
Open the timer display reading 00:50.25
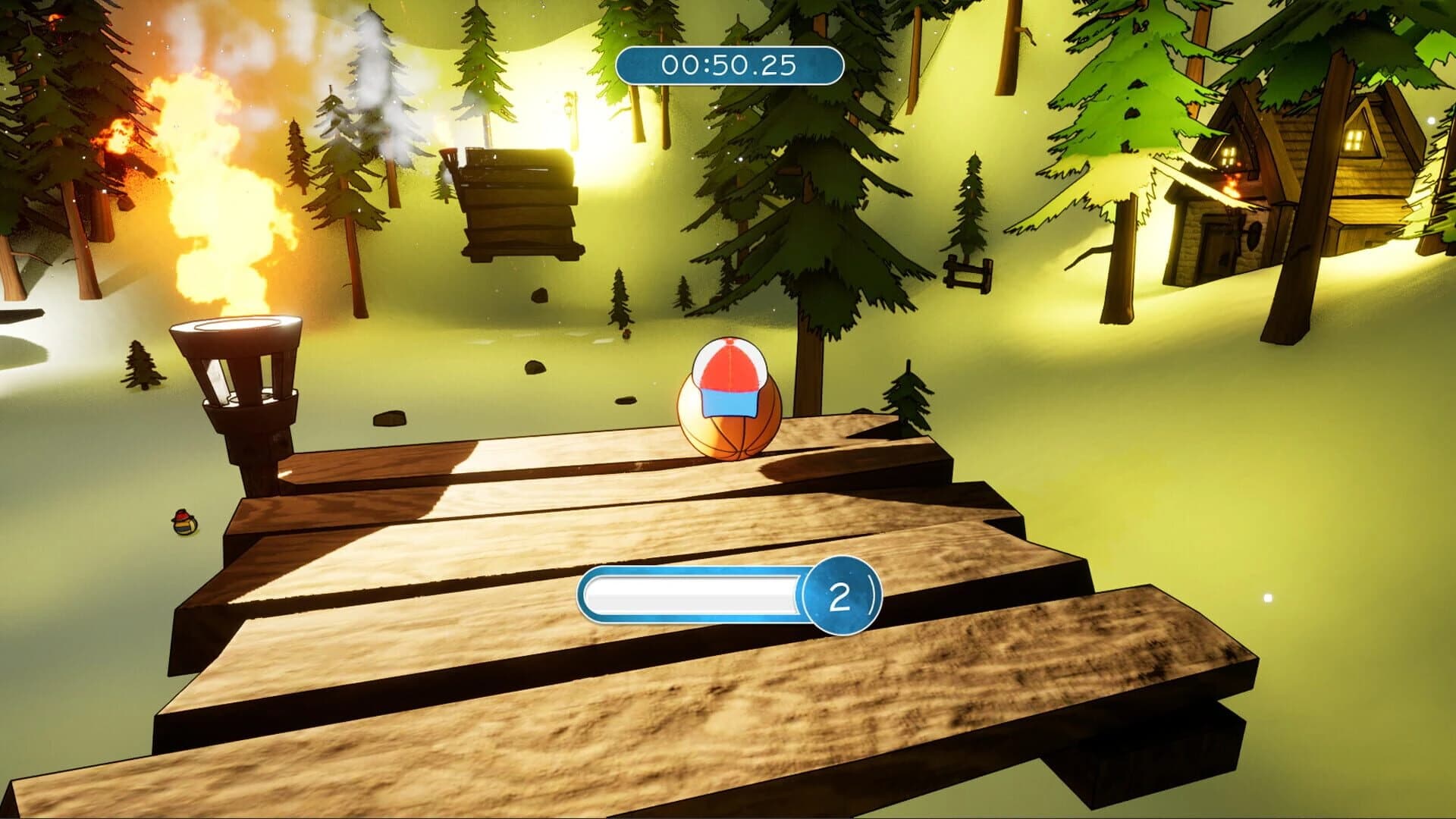pos(728,66)
